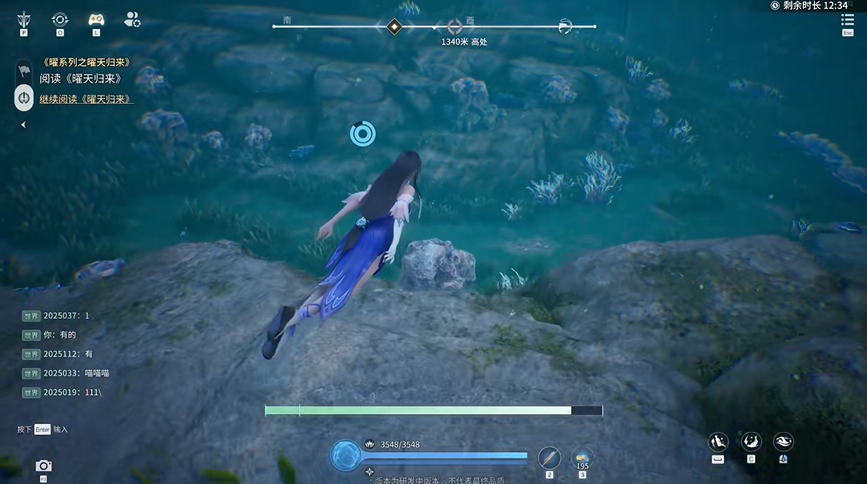The image size is (867, 484).
Task: Open the quest title 《曜系列之曜天归来》
Action: (86, 63)
